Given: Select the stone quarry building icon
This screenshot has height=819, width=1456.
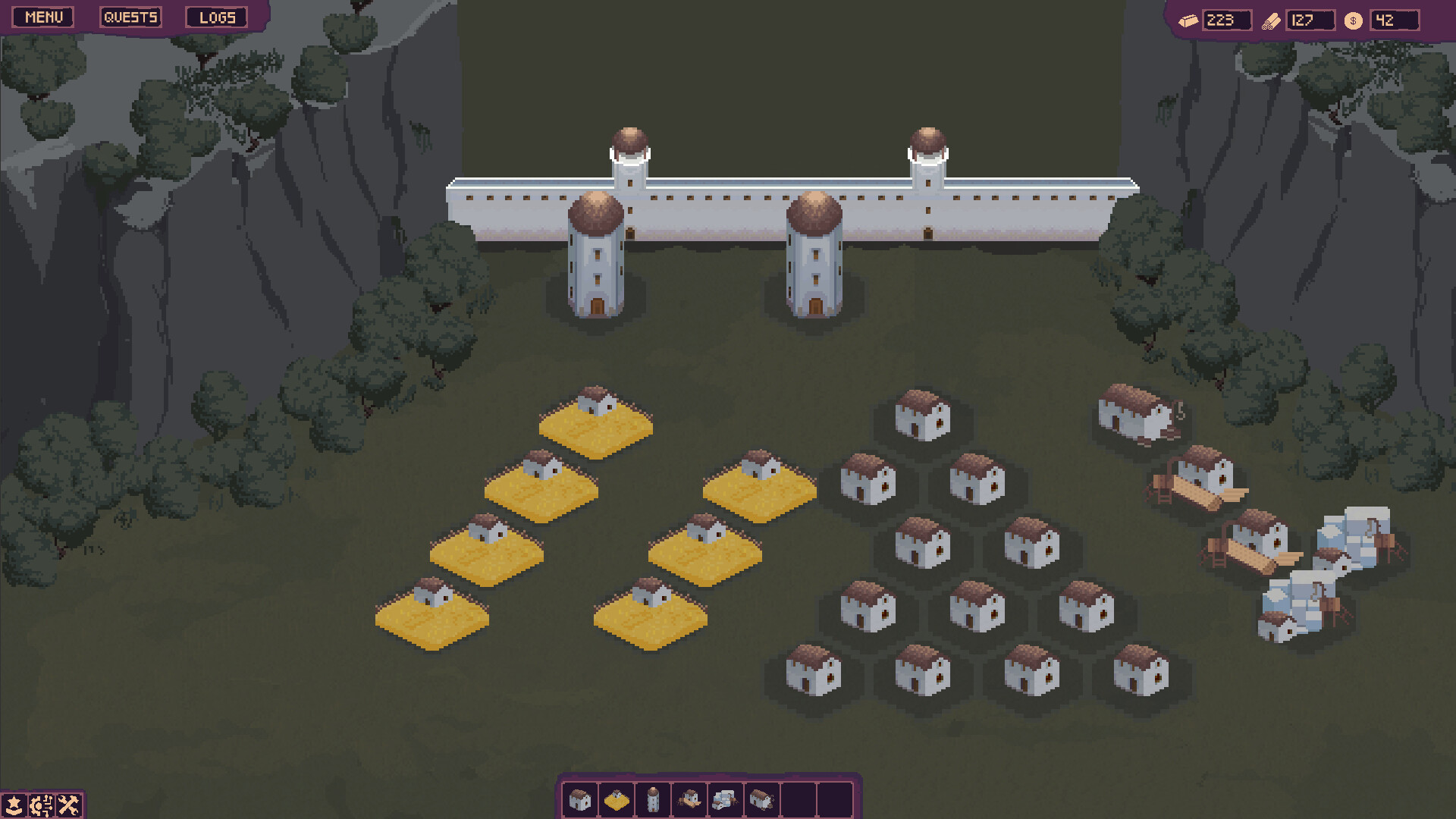Looking at the screenshot, I should click(725, 799).
